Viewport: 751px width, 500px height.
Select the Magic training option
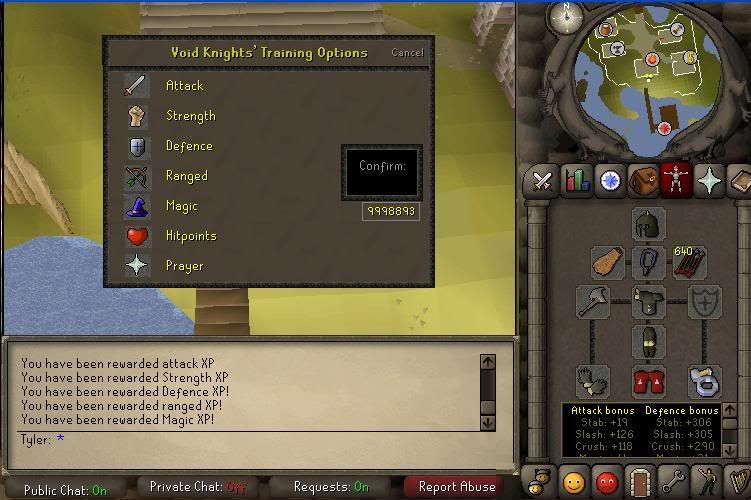coord(181,206)
